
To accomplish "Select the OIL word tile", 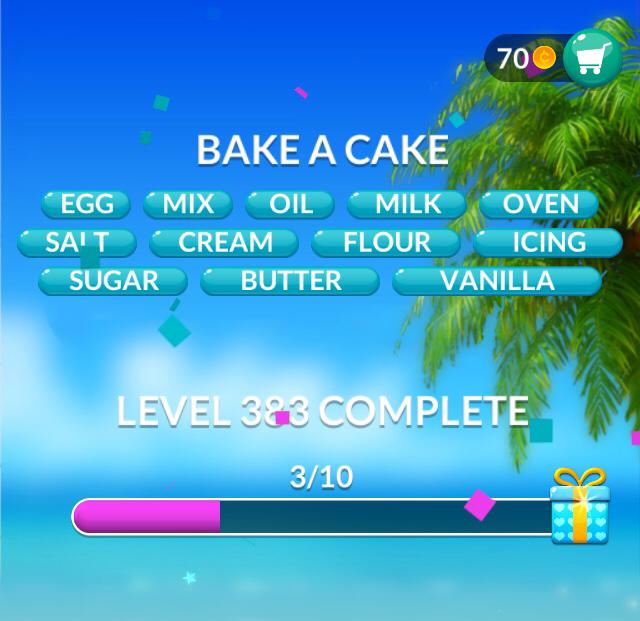I will click(291, 204).
